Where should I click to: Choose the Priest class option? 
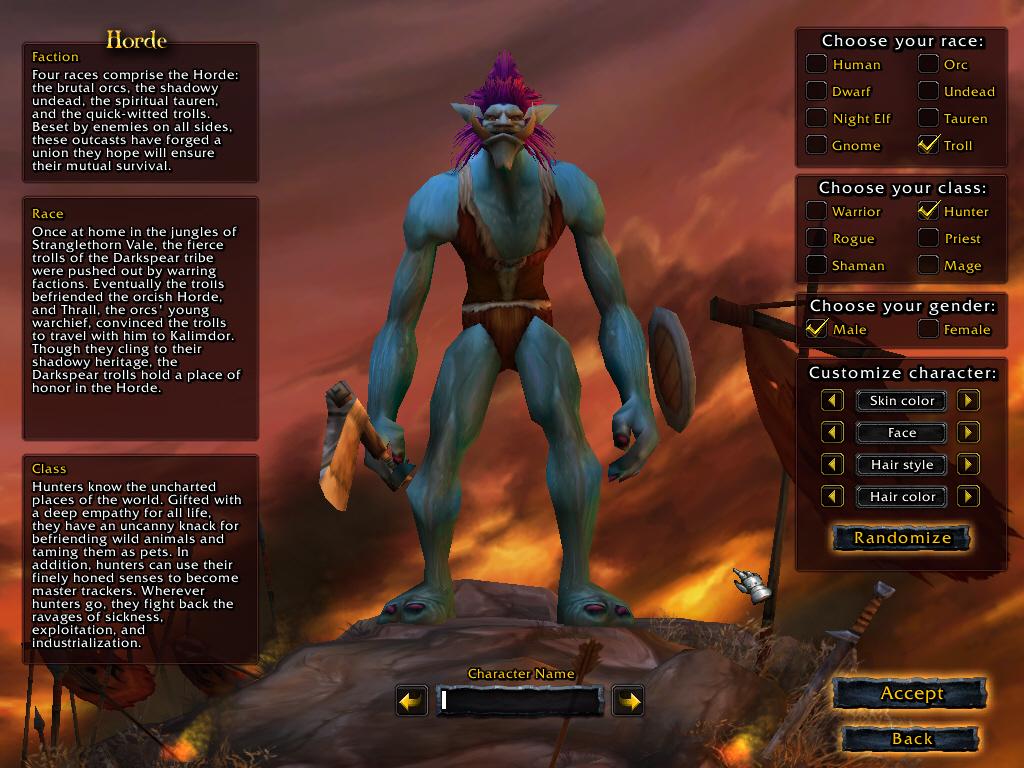coord(929,238)
